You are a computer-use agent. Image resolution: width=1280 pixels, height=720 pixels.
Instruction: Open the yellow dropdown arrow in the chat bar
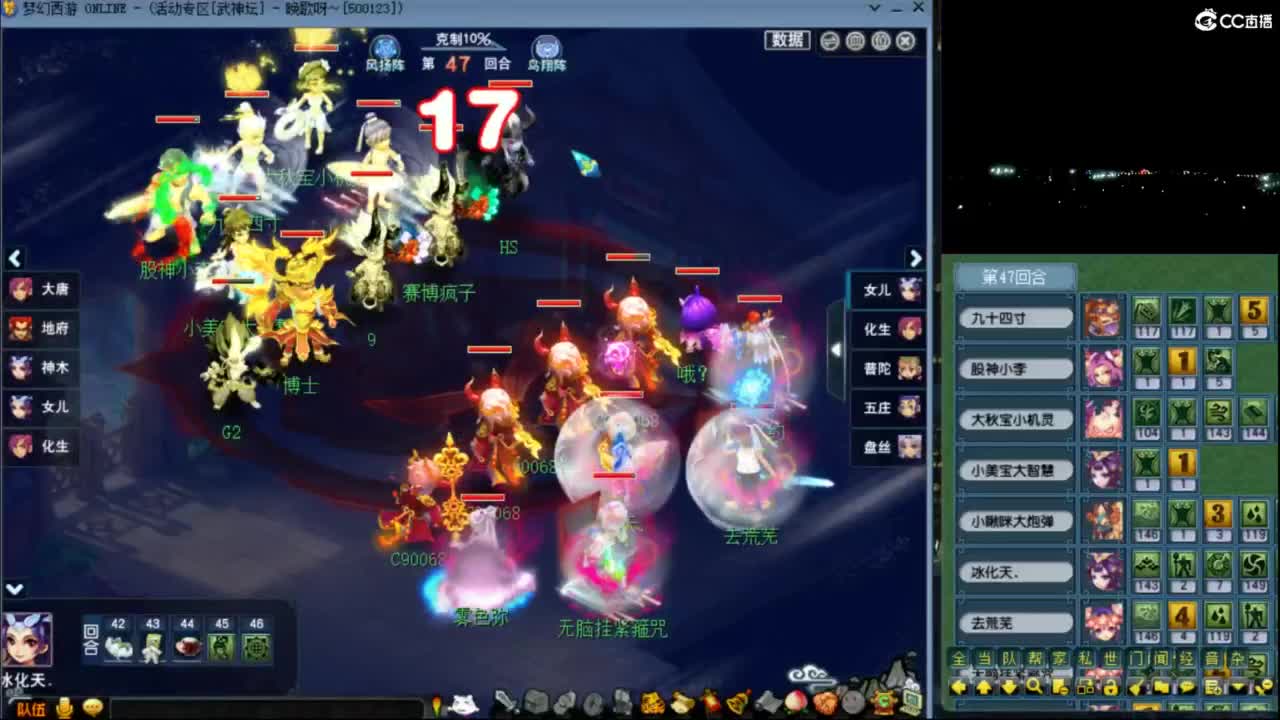tap(1237, 687)
